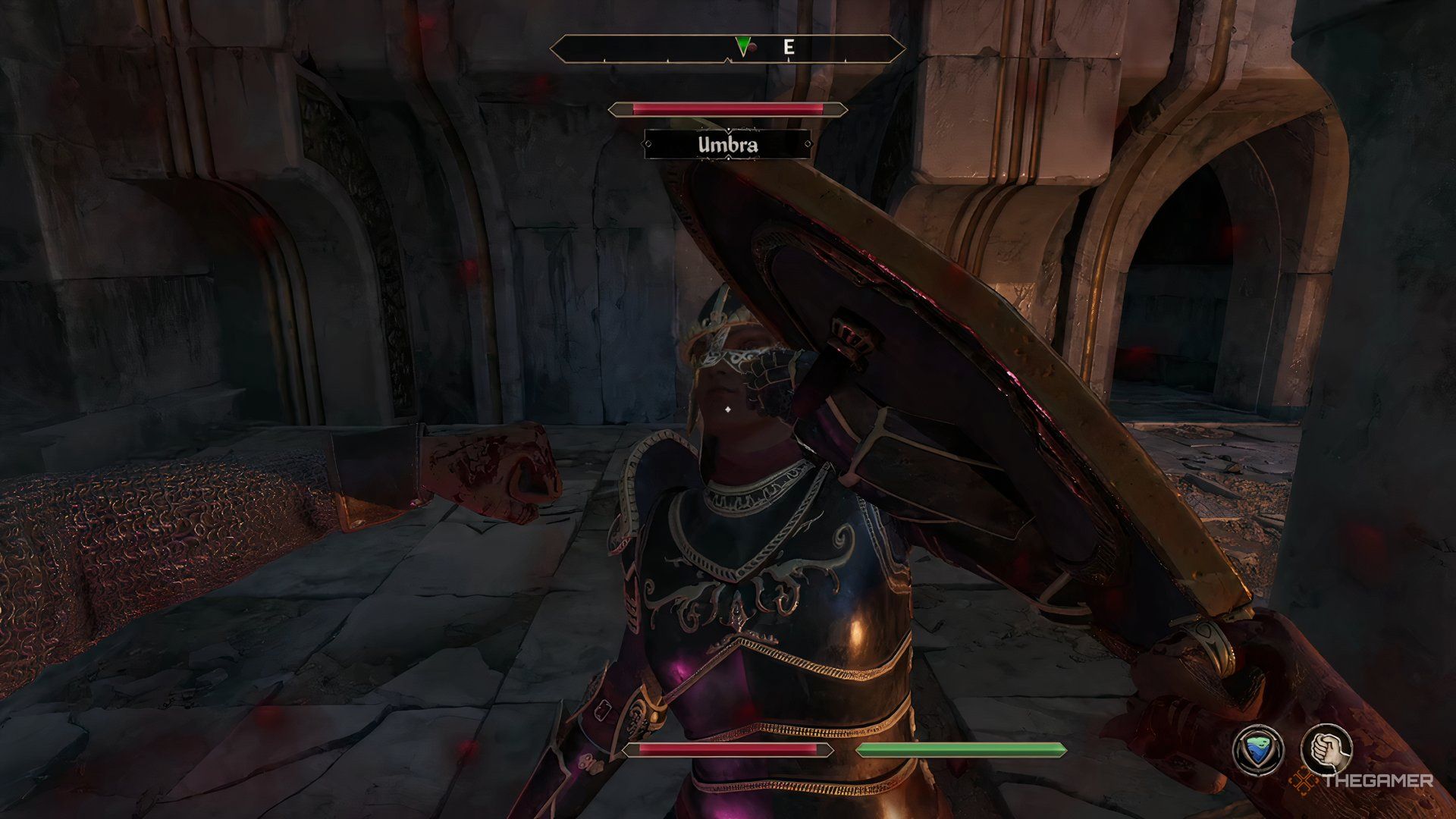
Task: Click the green quest marker on the compass
Action: pyautogui.click(x=742, y=47)
